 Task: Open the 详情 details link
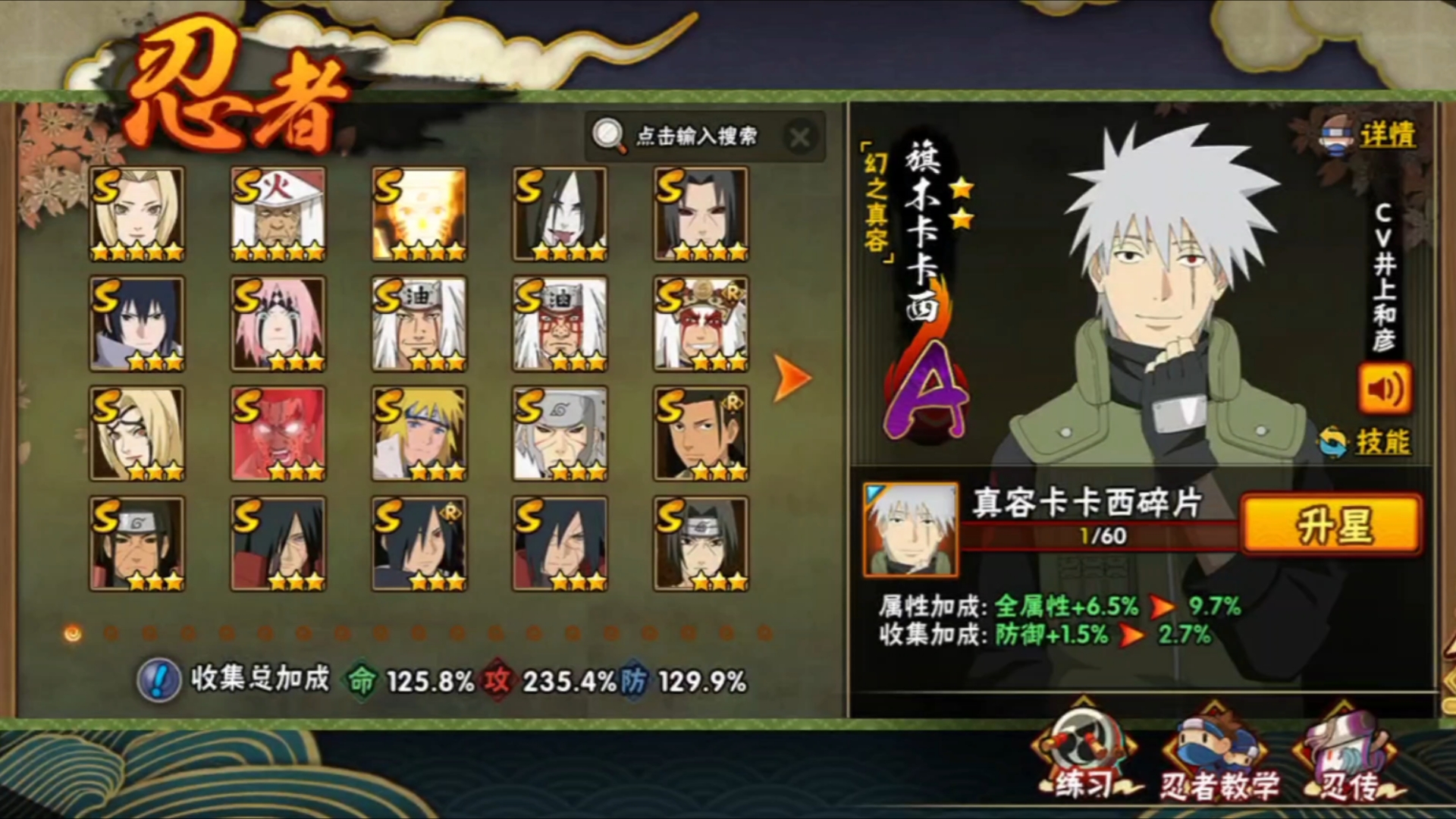click(x=1386, y=136)
